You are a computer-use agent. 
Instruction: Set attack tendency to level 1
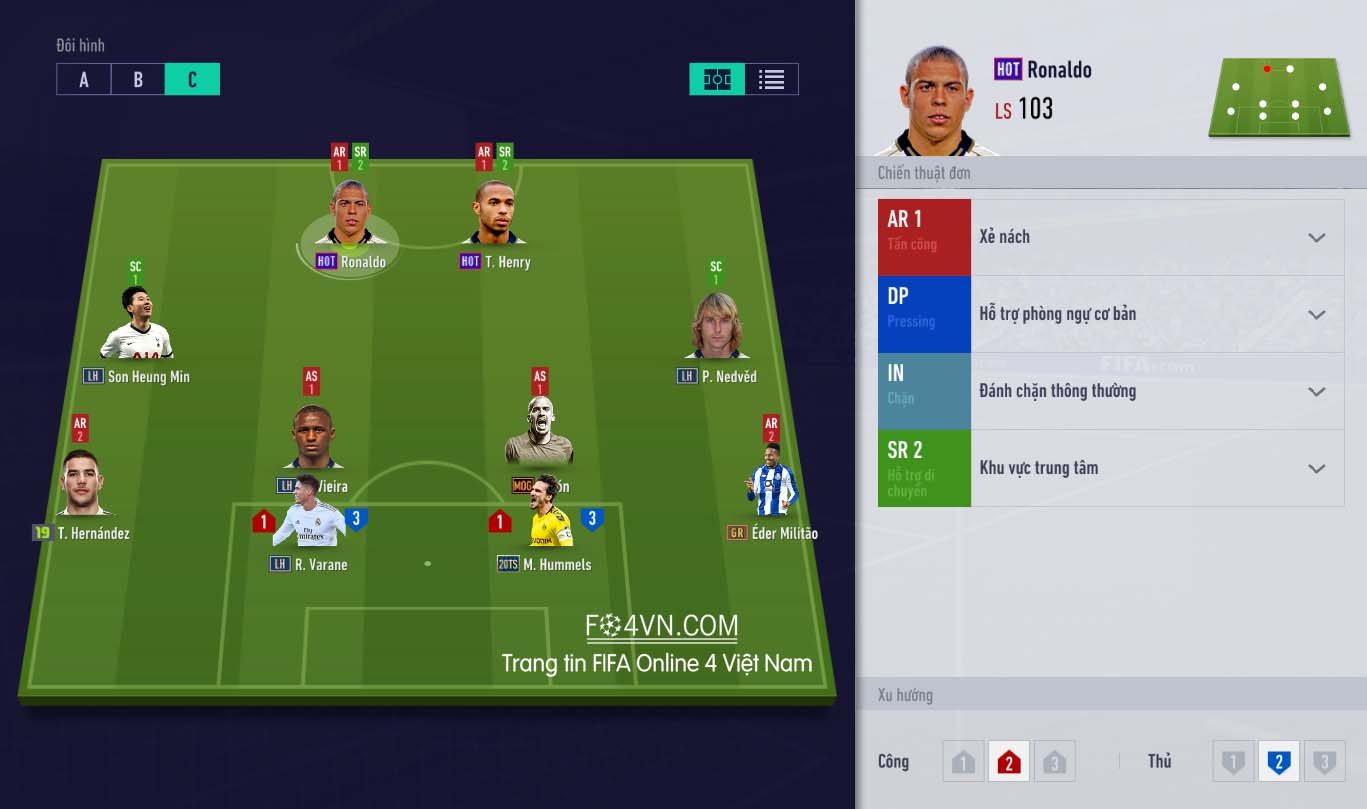pyautogui.click(x=963, y=763)
